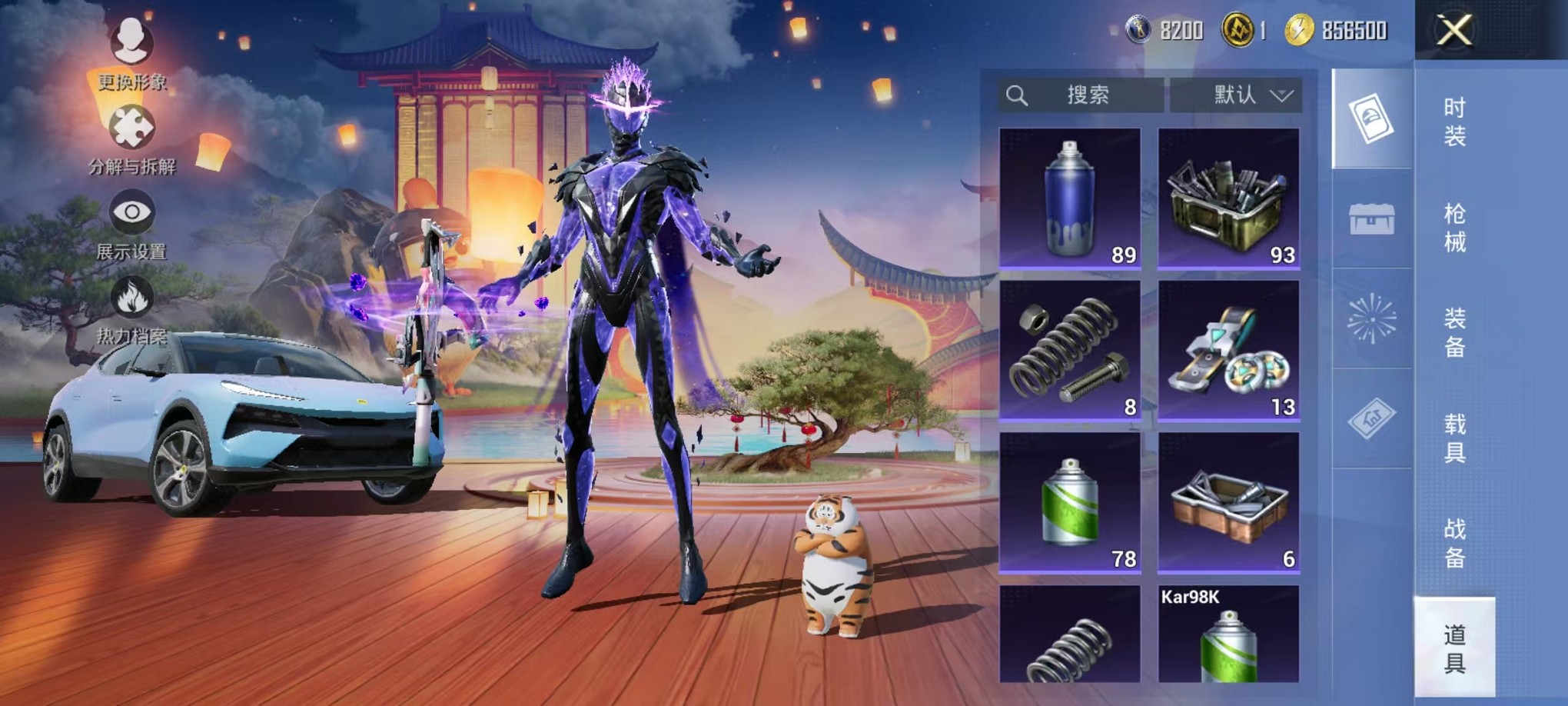Screen dimensions: 1568x706
Task: Click the 搜索 search field
Action: 1081,95
